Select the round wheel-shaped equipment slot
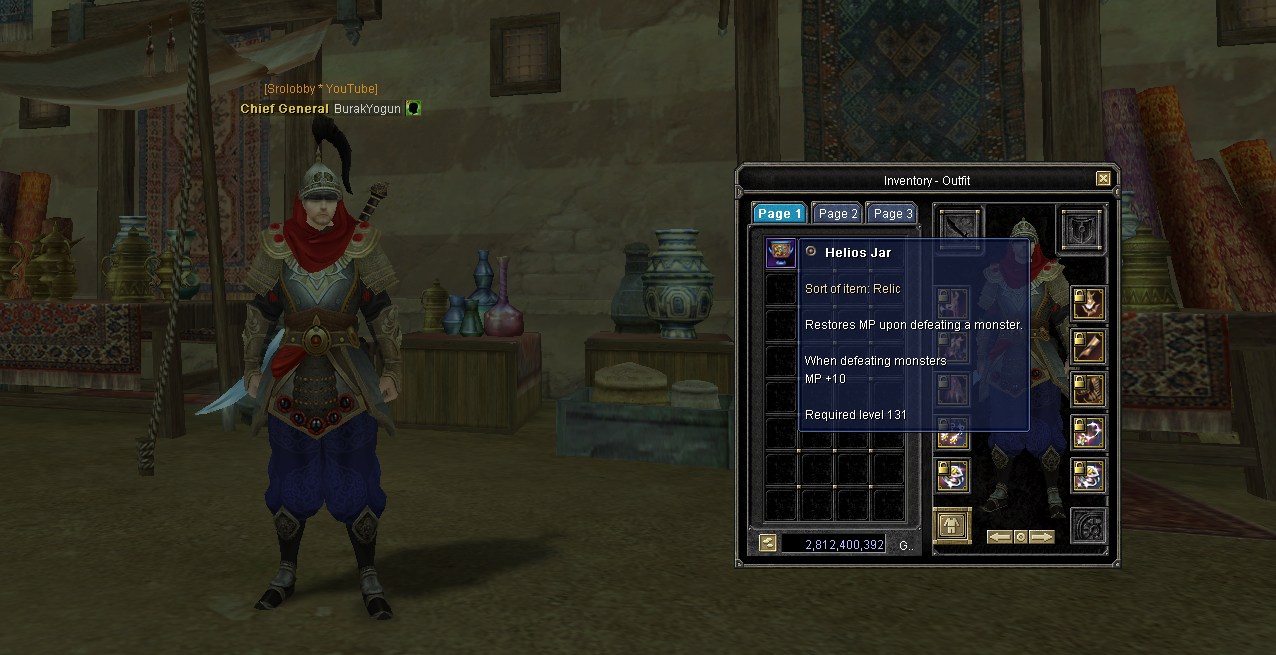1276x655 pixels. coord(1087,526)
